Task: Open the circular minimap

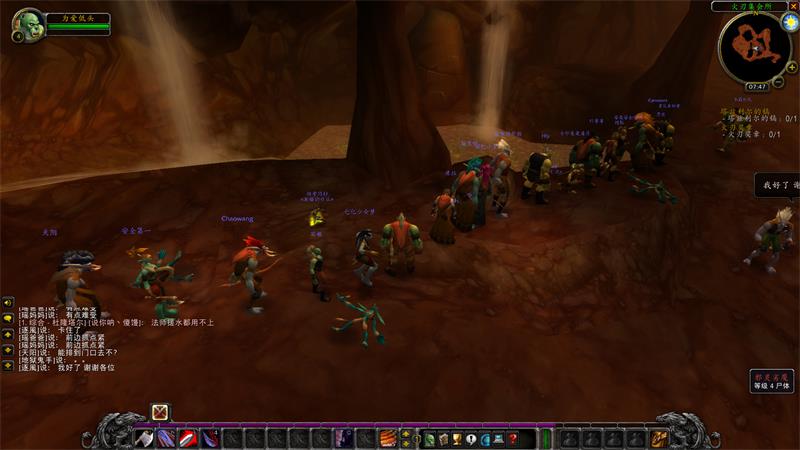Action: [752, 46]
